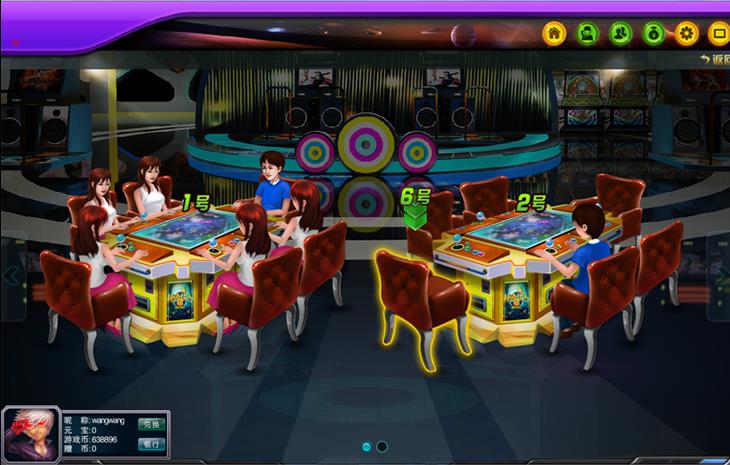Open the two-person friends icon

(620, 33)
